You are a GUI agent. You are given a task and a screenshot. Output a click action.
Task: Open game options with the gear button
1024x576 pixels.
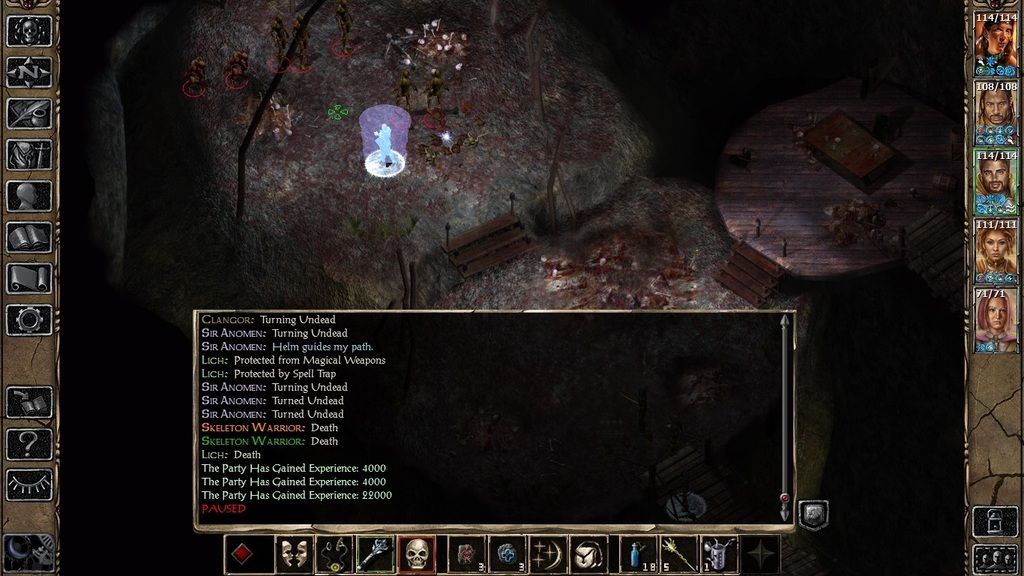(29, 320)
